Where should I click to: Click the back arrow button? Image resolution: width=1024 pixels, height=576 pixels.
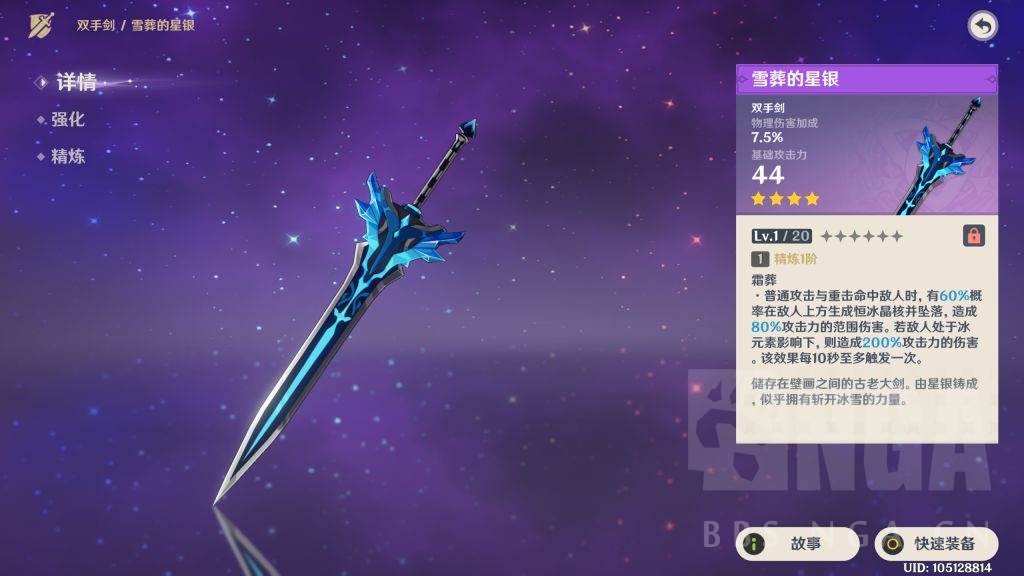[x=982, y=26]
